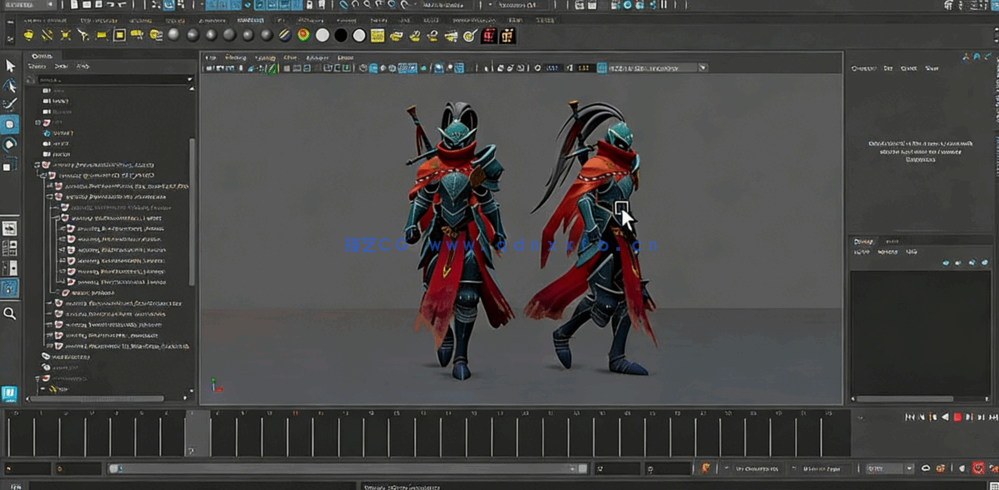Jump to the start of the timeline
The height and width of the screenshot is (490, 999).
[x=909, y=417]
